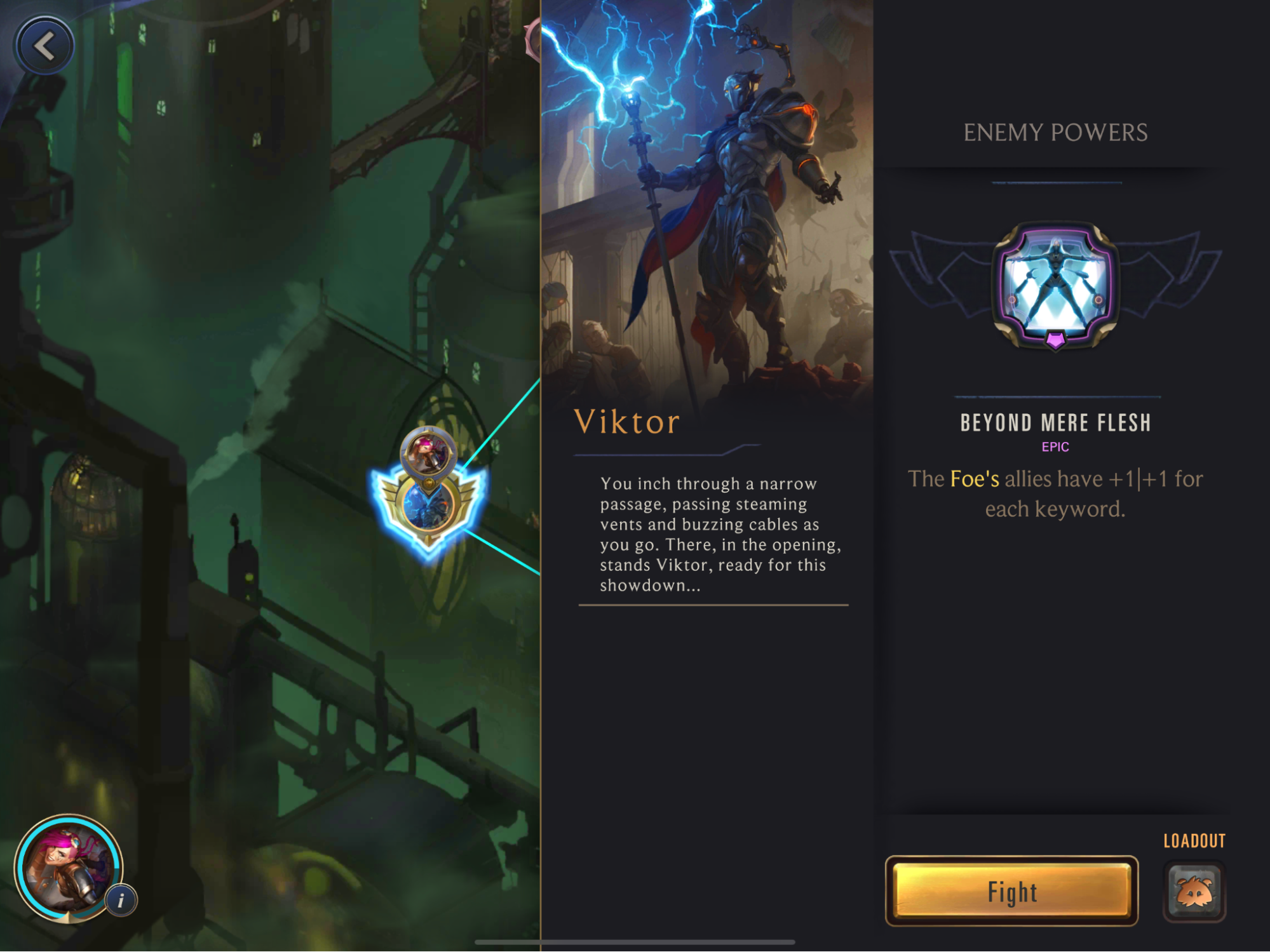Open the Vi champion portrait
The height and width of the screenshot is (952, 1270).
(x=67, y=866)
